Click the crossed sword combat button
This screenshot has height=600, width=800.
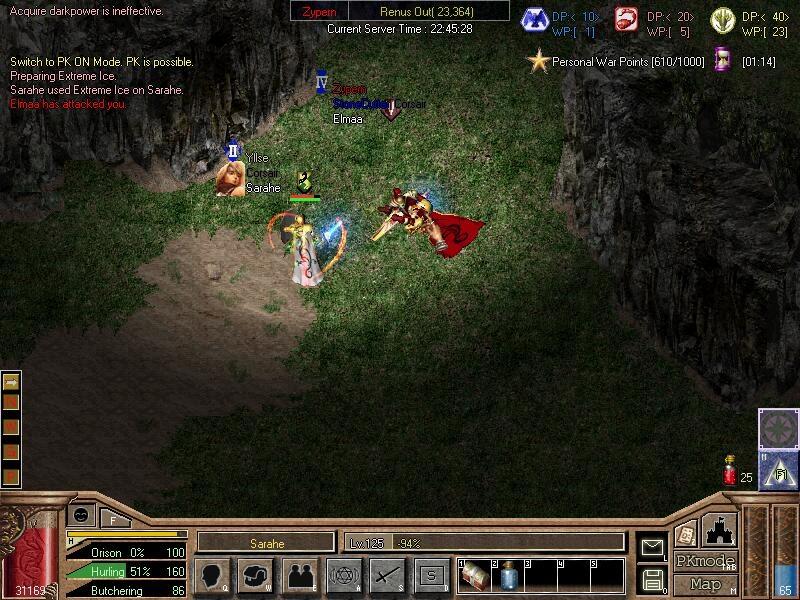(x=388, y=576)
